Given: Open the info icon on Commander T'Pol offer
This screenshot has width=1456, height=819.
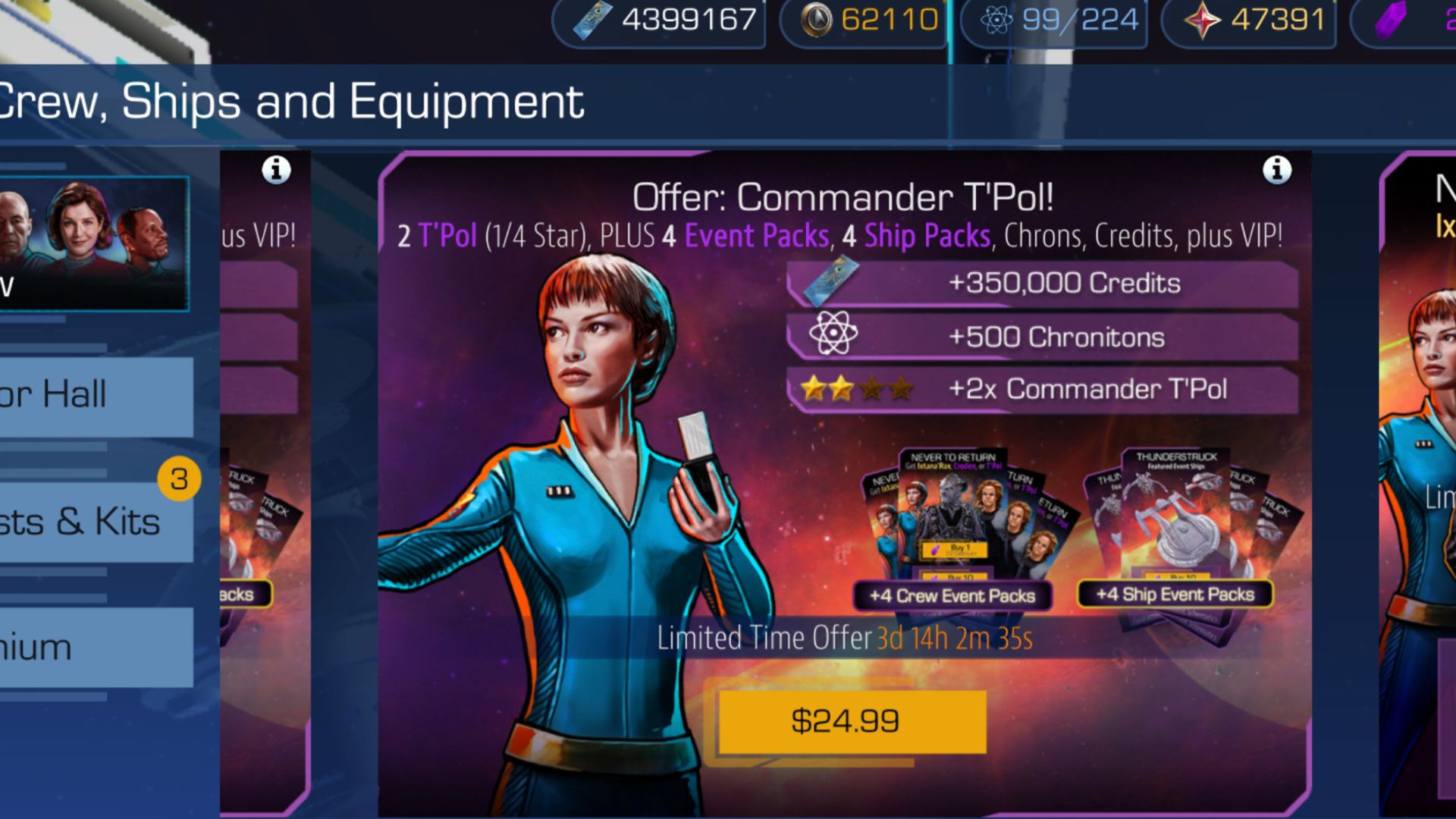Looking at the screenshot, I should (x=1276, y=171).
